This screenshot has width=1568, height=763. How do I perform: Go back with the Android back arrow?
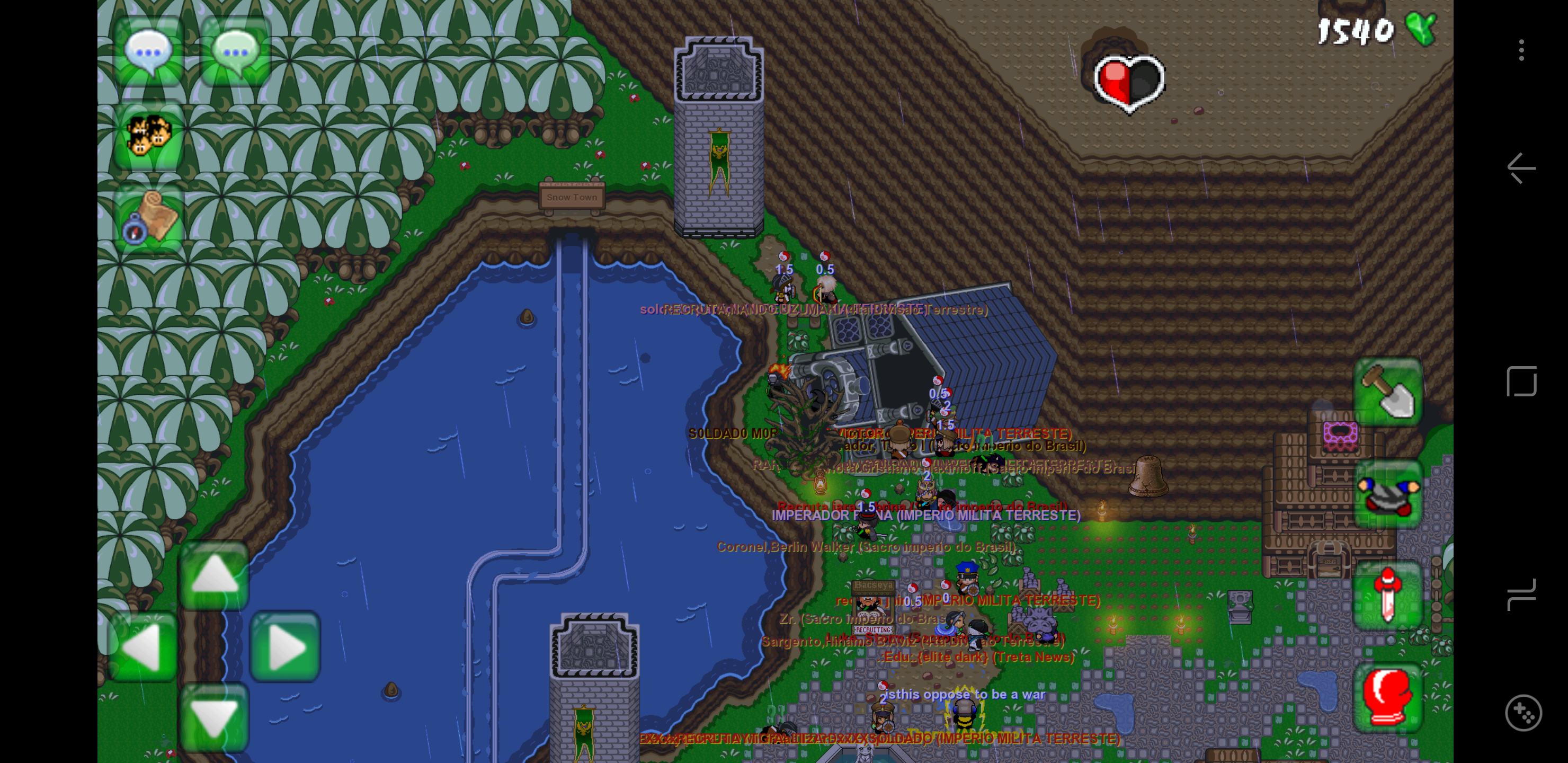click(1521, 168)
